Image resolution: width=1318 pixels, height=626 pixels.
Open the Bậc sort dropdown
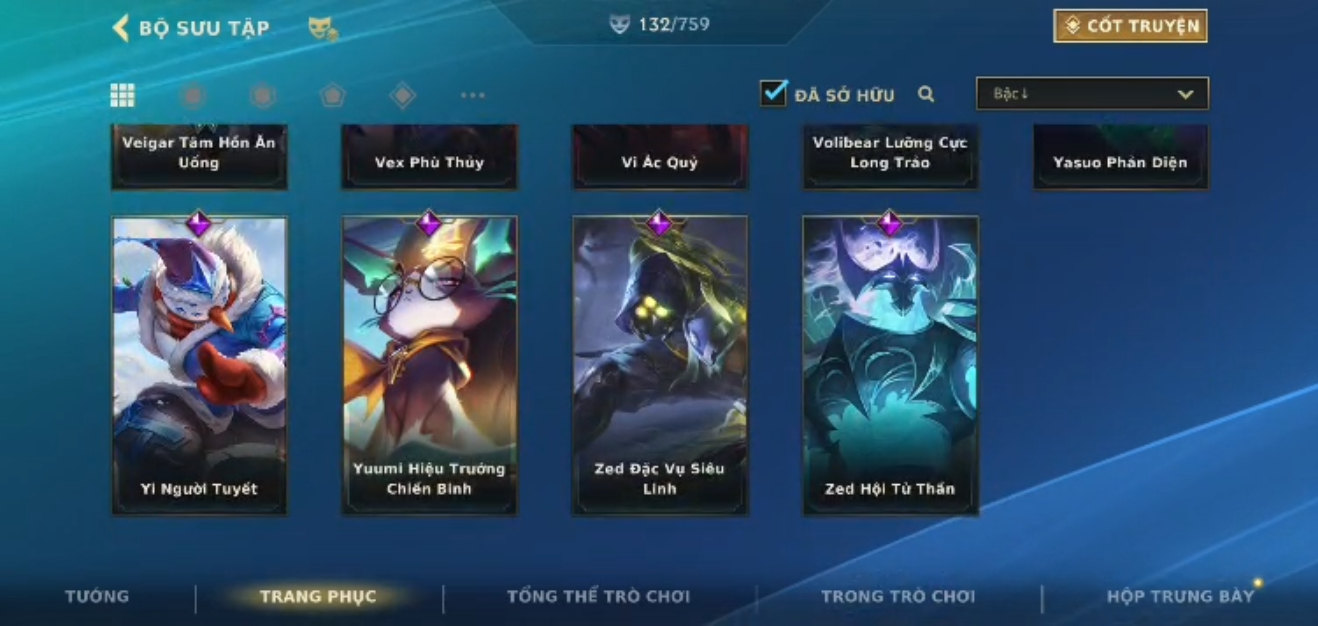tap(1092, 94)
